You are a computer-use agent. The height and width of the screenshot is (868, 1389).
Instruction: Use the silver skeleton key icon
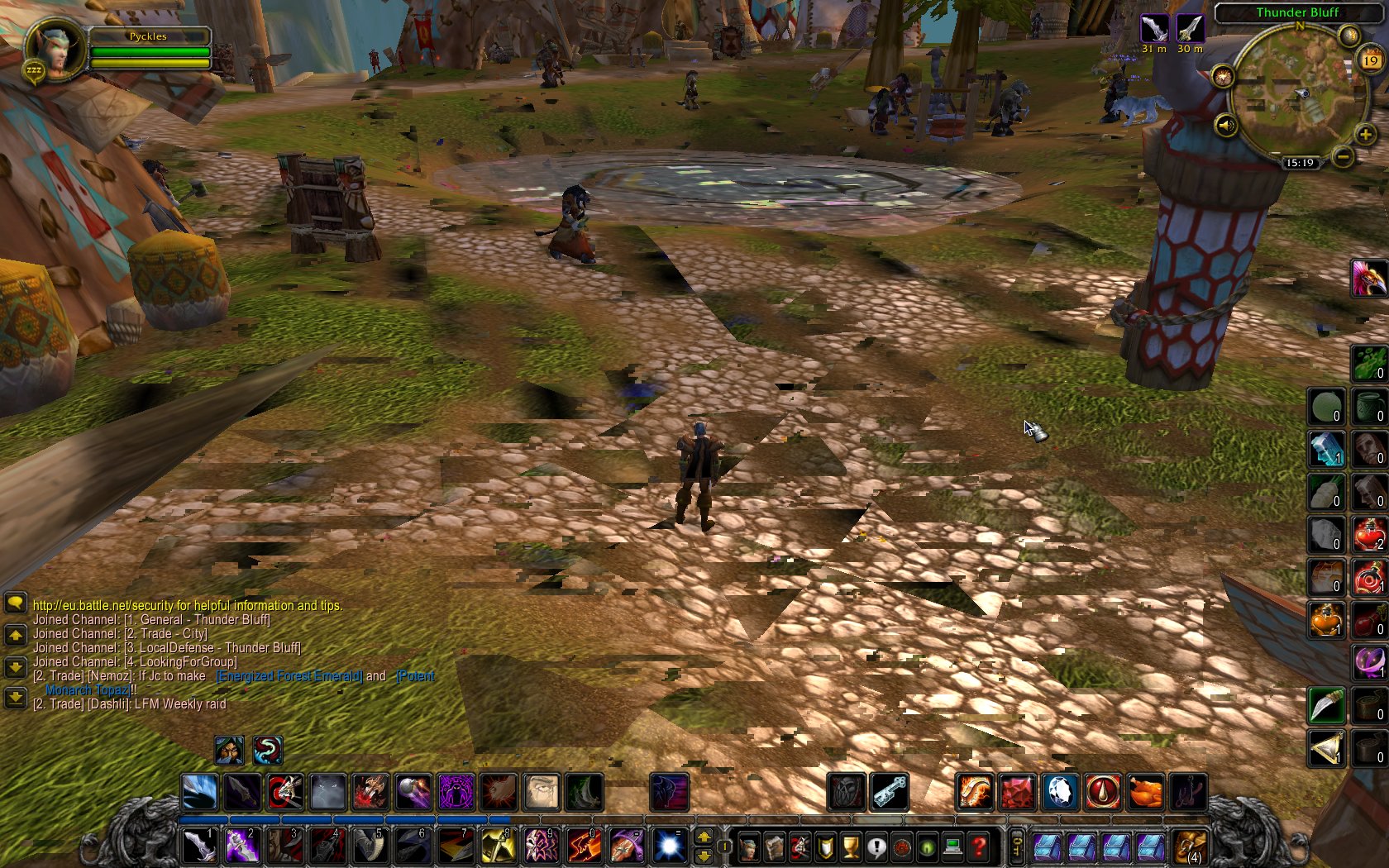tap(890, 792)
